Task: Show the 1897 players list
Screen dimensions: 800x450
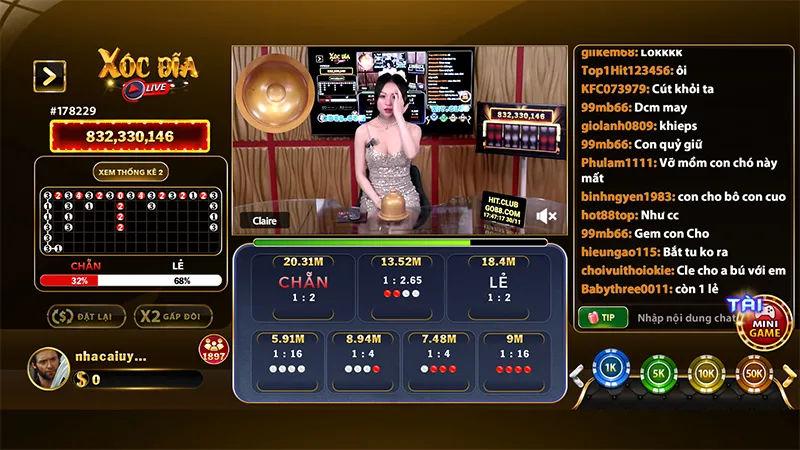Action: [x=213, y=350]
